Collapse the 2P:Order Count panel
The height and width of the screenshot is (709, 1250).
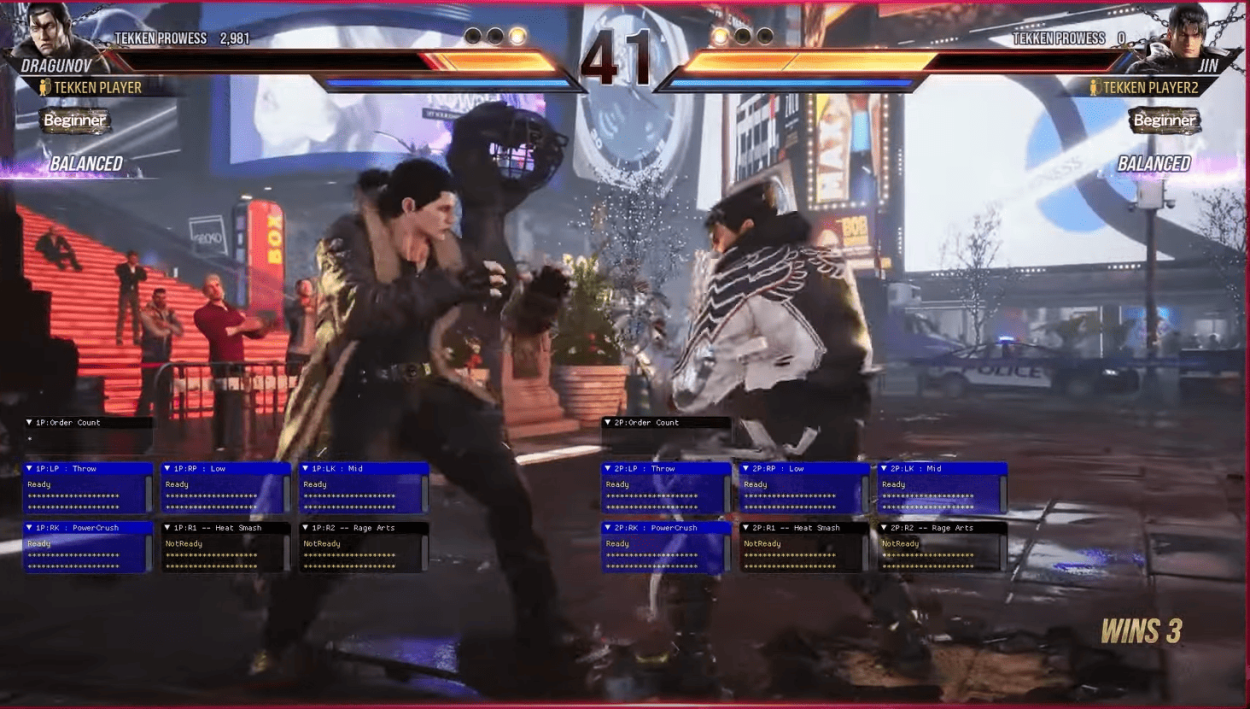pyautogui.click(x=608, y=423)
